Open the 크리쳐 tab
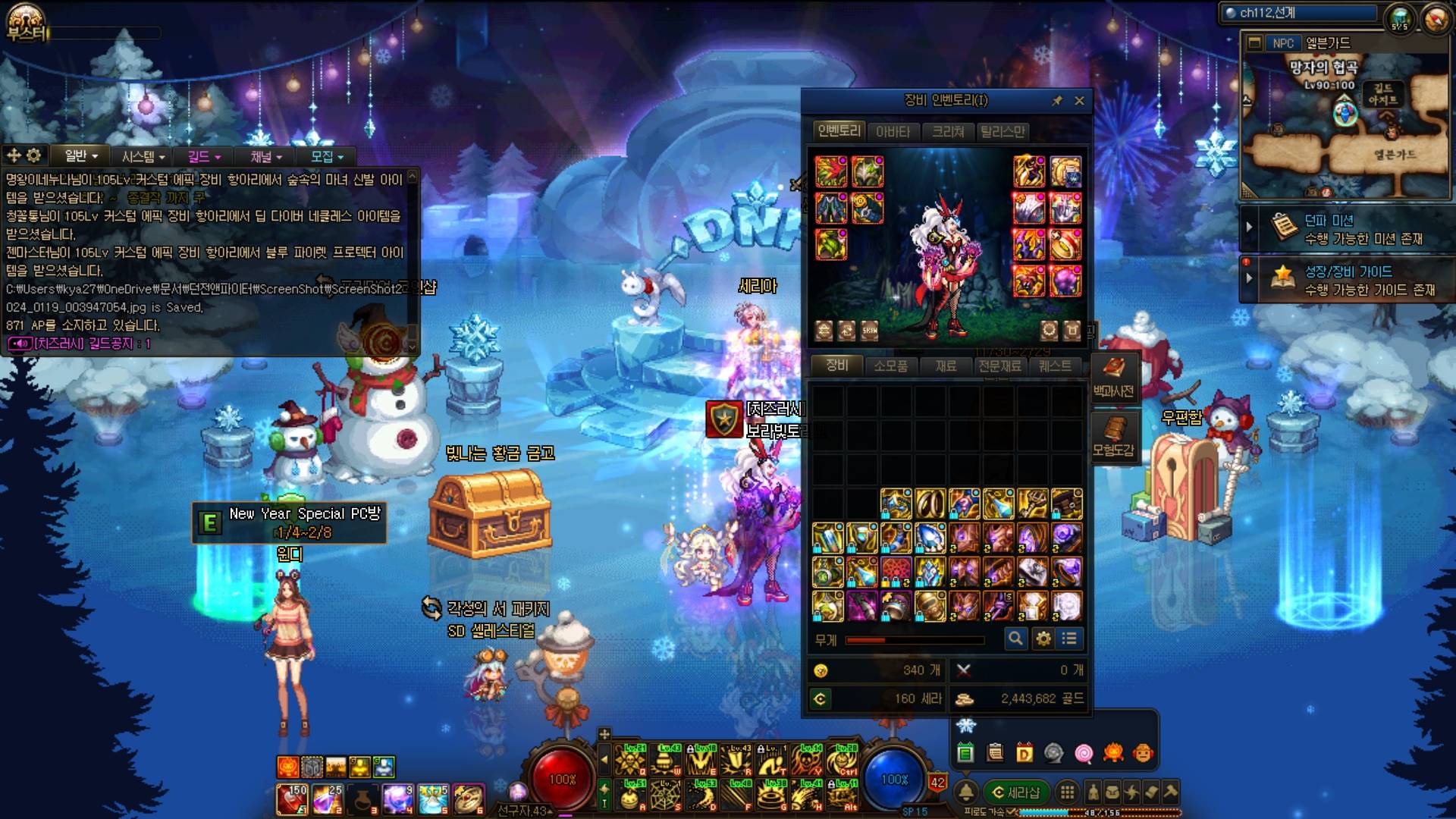Viewport: 1456px width, 819px height. tap(948, 132)
